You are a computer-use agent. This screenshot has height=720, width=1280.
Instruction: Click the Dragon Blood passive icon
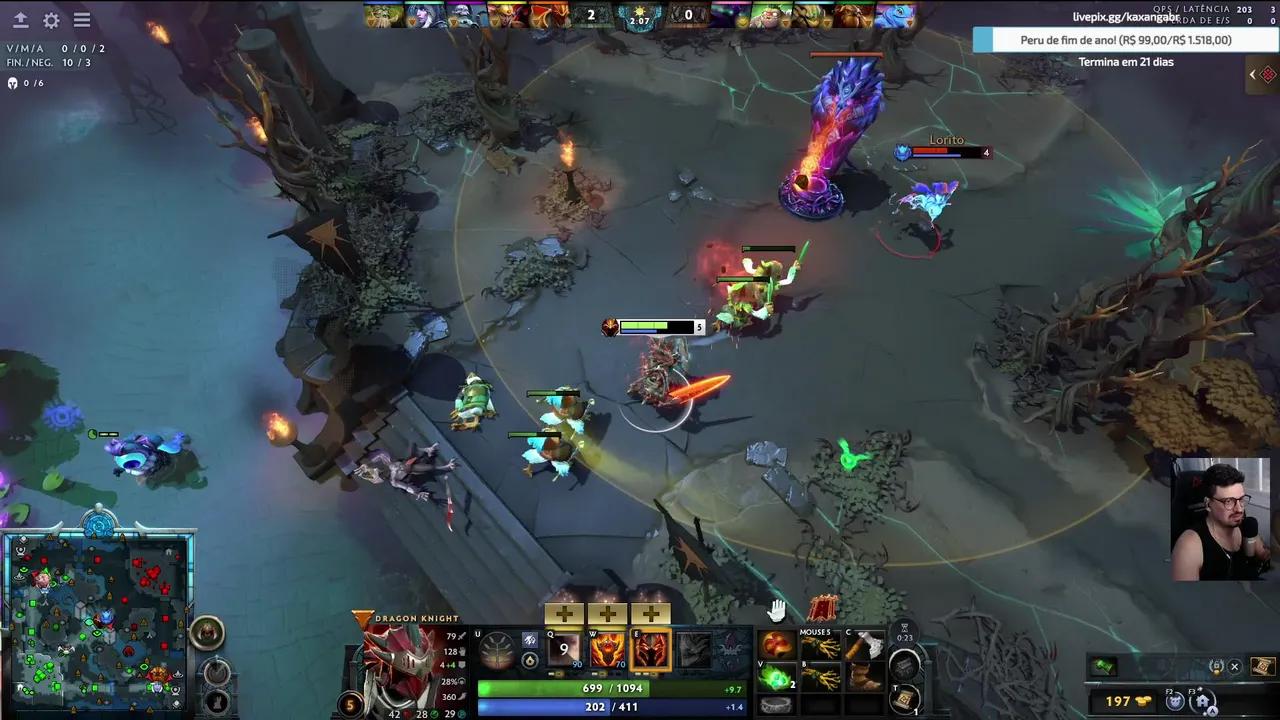653,649
